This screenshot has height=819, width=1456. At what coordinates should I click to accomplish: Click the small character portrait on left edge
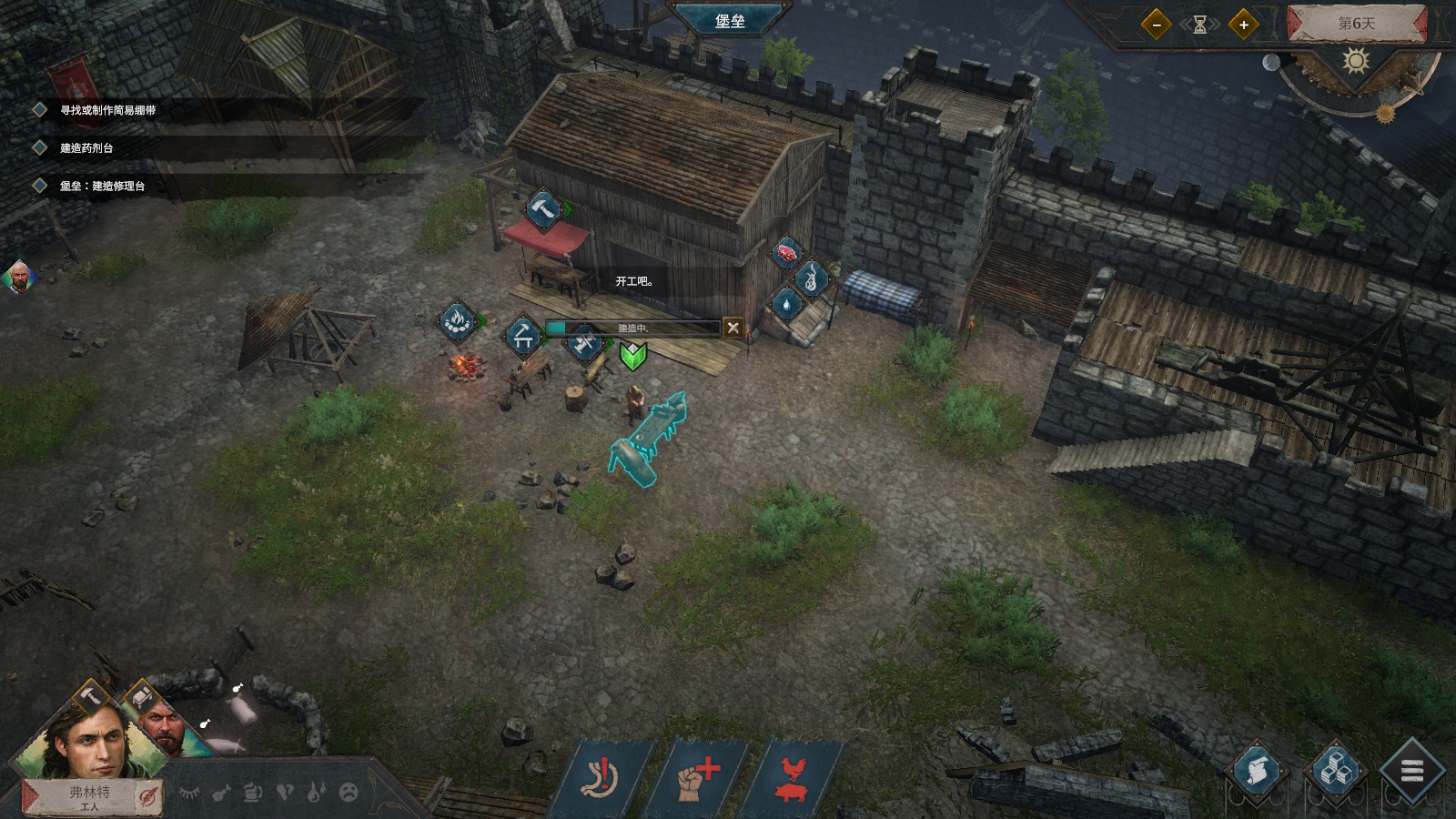pyautogui.click(x=17, y=277)
